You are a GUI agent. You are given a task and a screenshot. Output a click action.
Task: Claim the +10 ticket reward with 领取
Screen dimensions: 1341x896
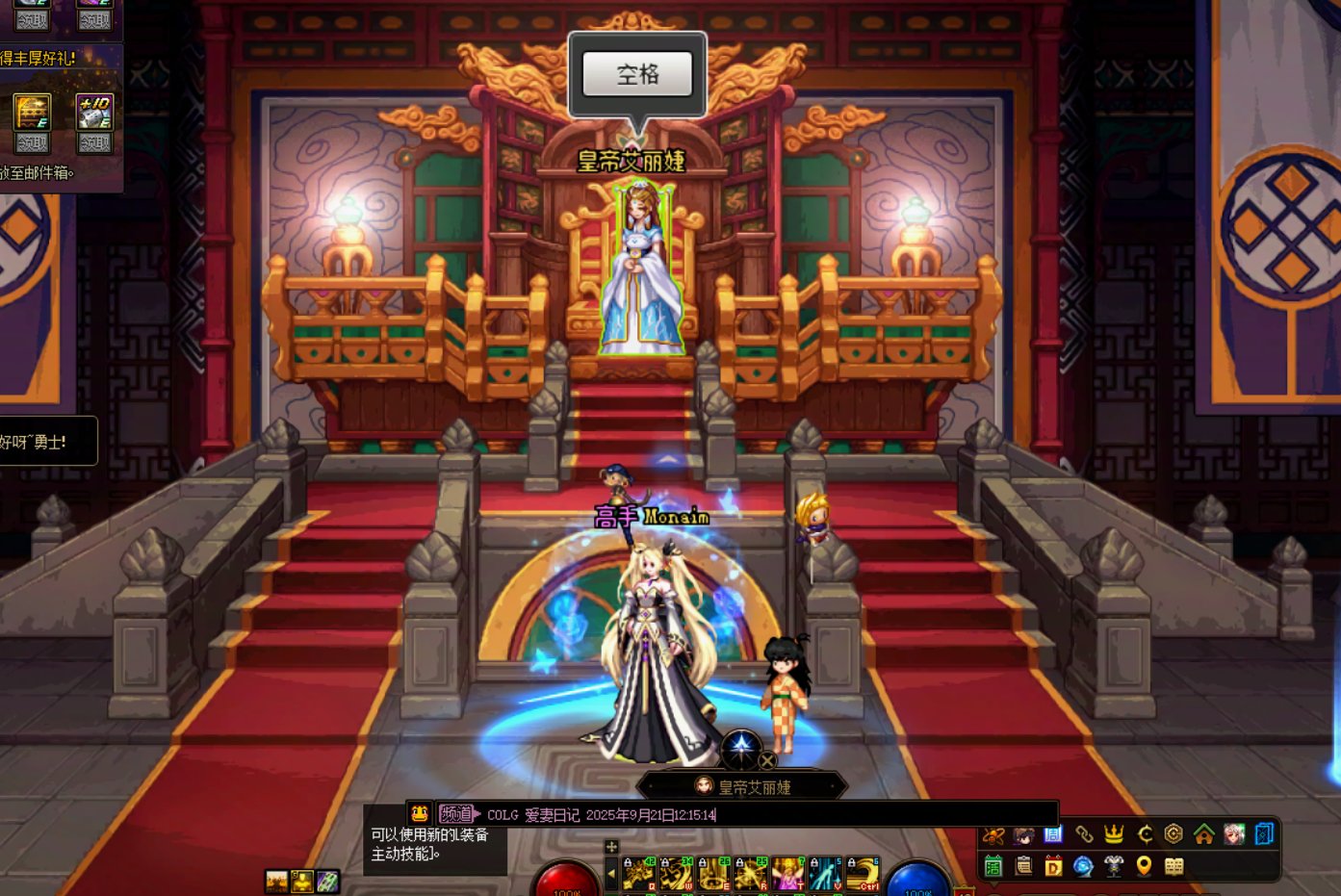[x=94, y=143]
